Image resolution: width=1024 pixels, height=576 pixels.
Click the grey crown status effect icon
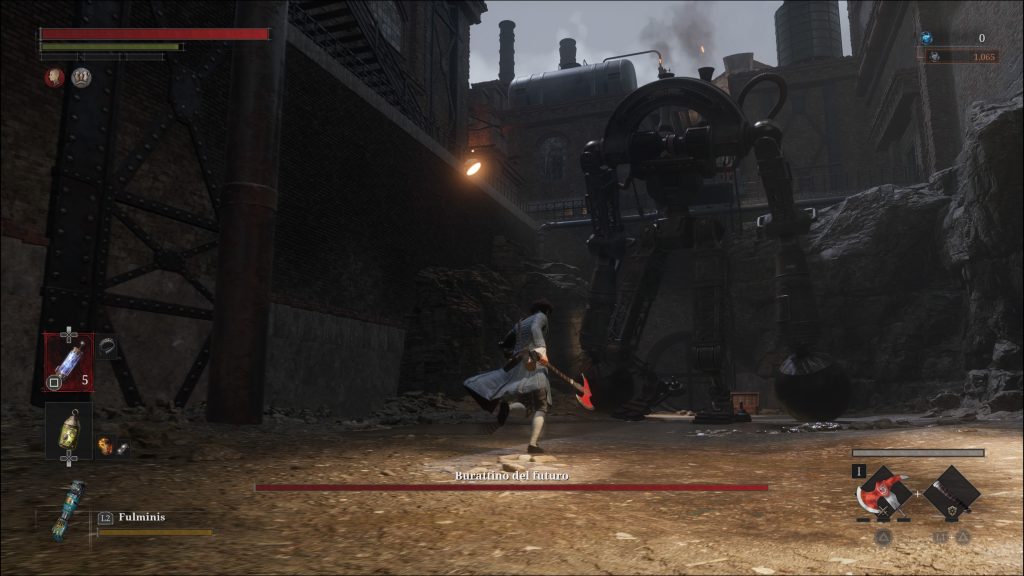(x=81, y=77)
